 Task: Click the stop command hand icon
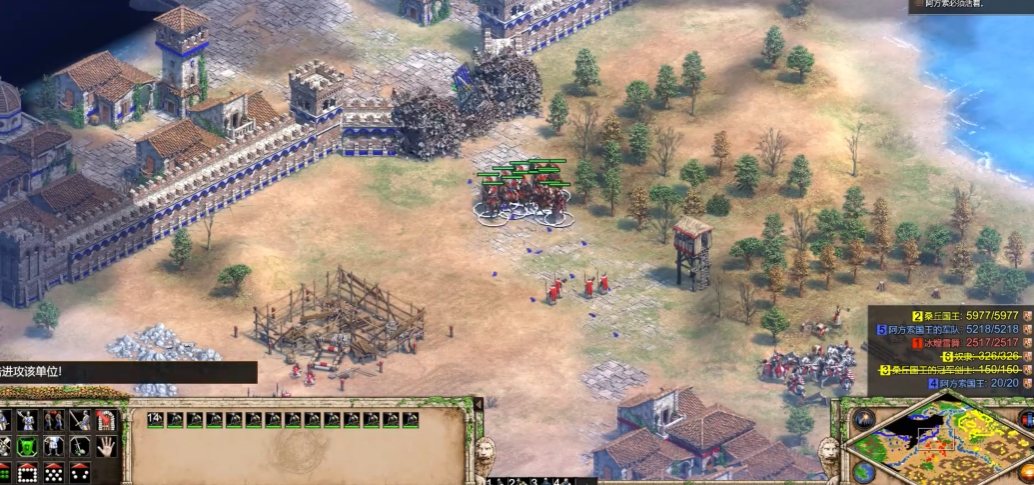coord(106,447)
